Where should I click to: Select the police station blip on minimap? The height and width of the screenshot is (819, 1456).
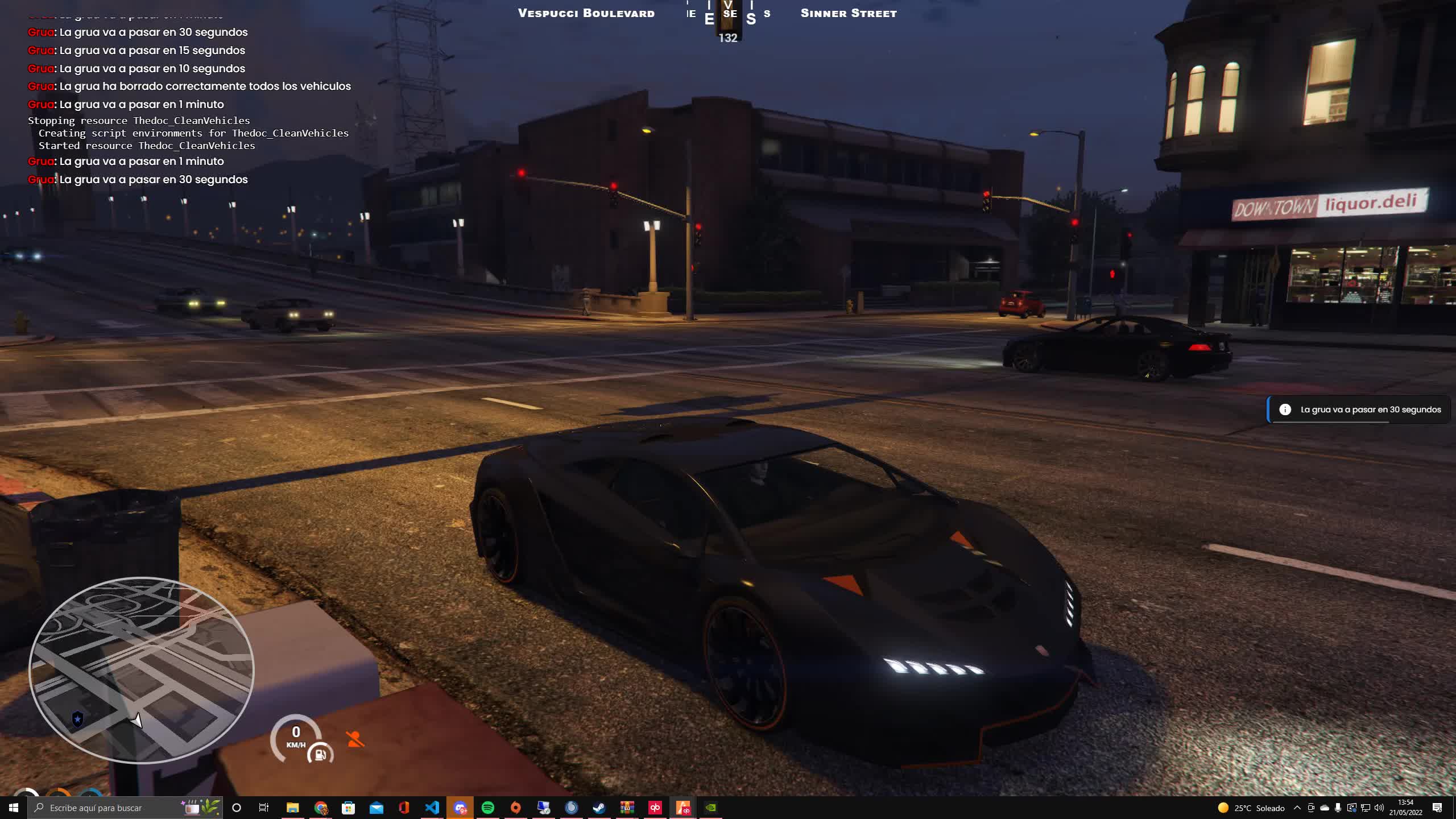click(x=78, y=719)
